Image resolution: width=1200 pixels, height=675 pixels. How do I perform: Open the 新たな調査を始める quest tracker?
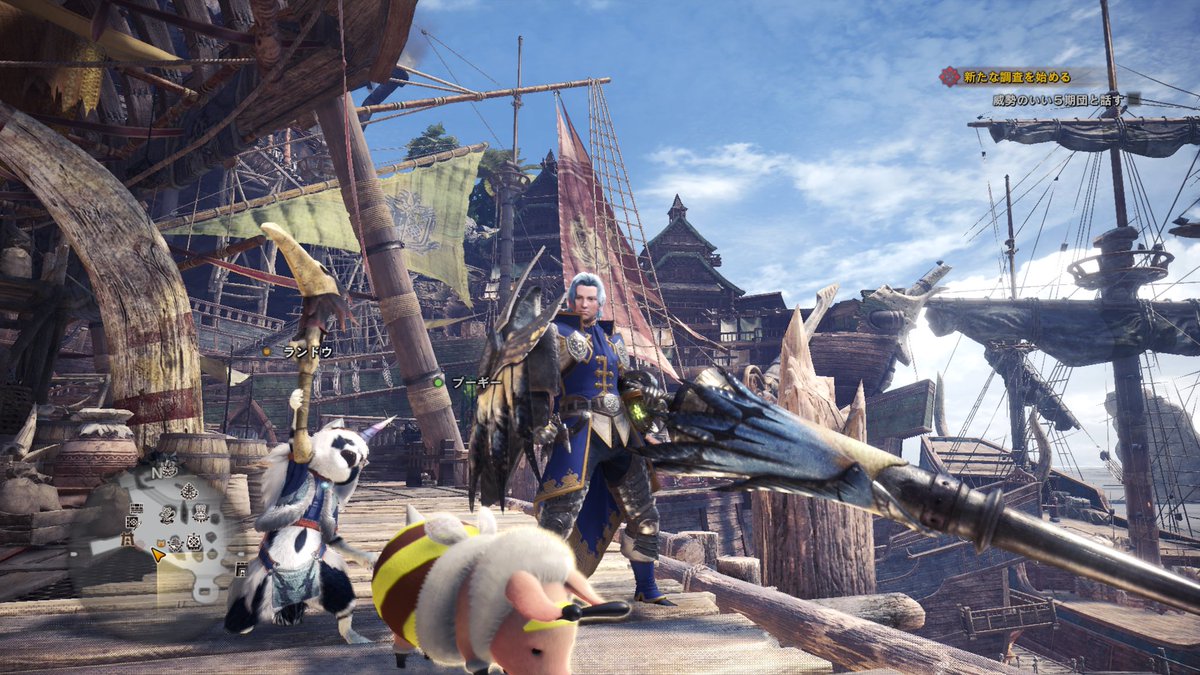click(1014, 77)
